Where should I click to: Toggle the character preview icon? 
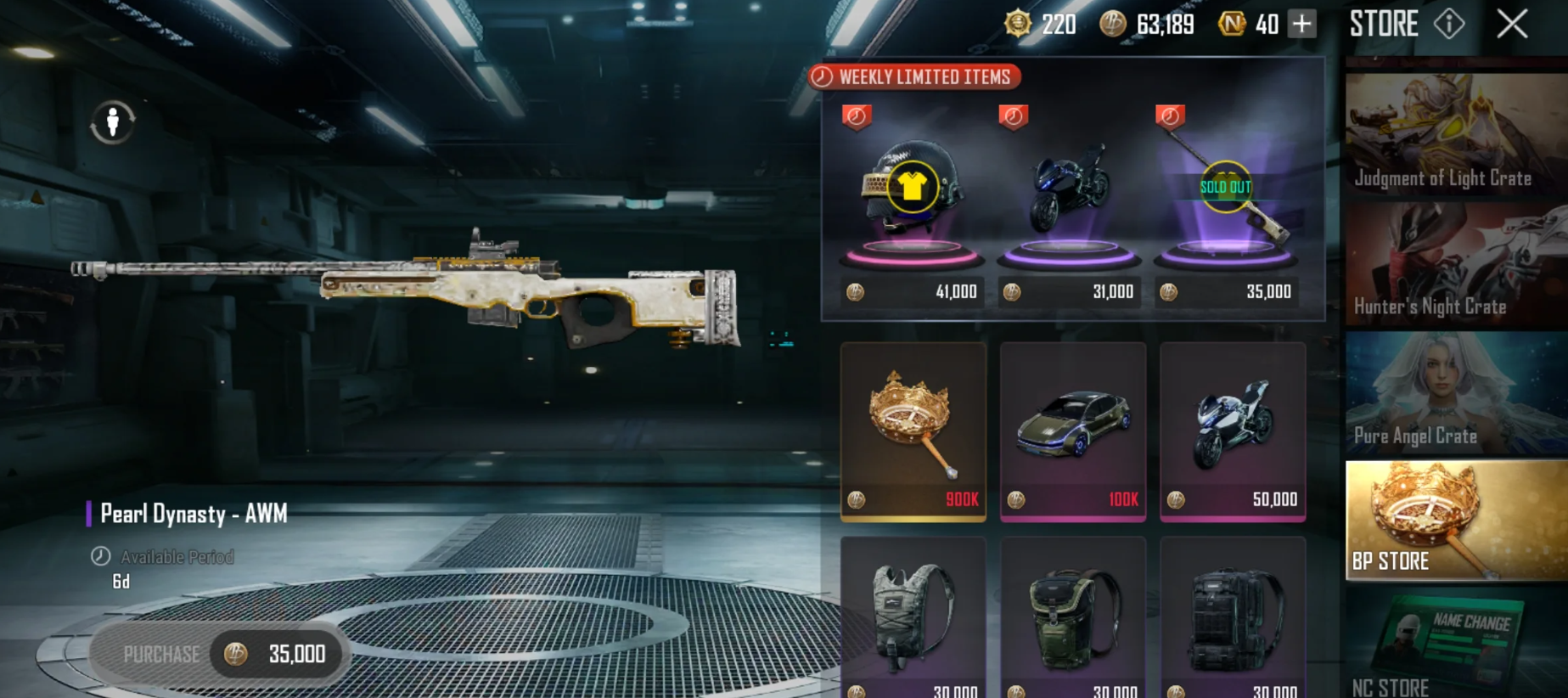(x=113, y=122)
